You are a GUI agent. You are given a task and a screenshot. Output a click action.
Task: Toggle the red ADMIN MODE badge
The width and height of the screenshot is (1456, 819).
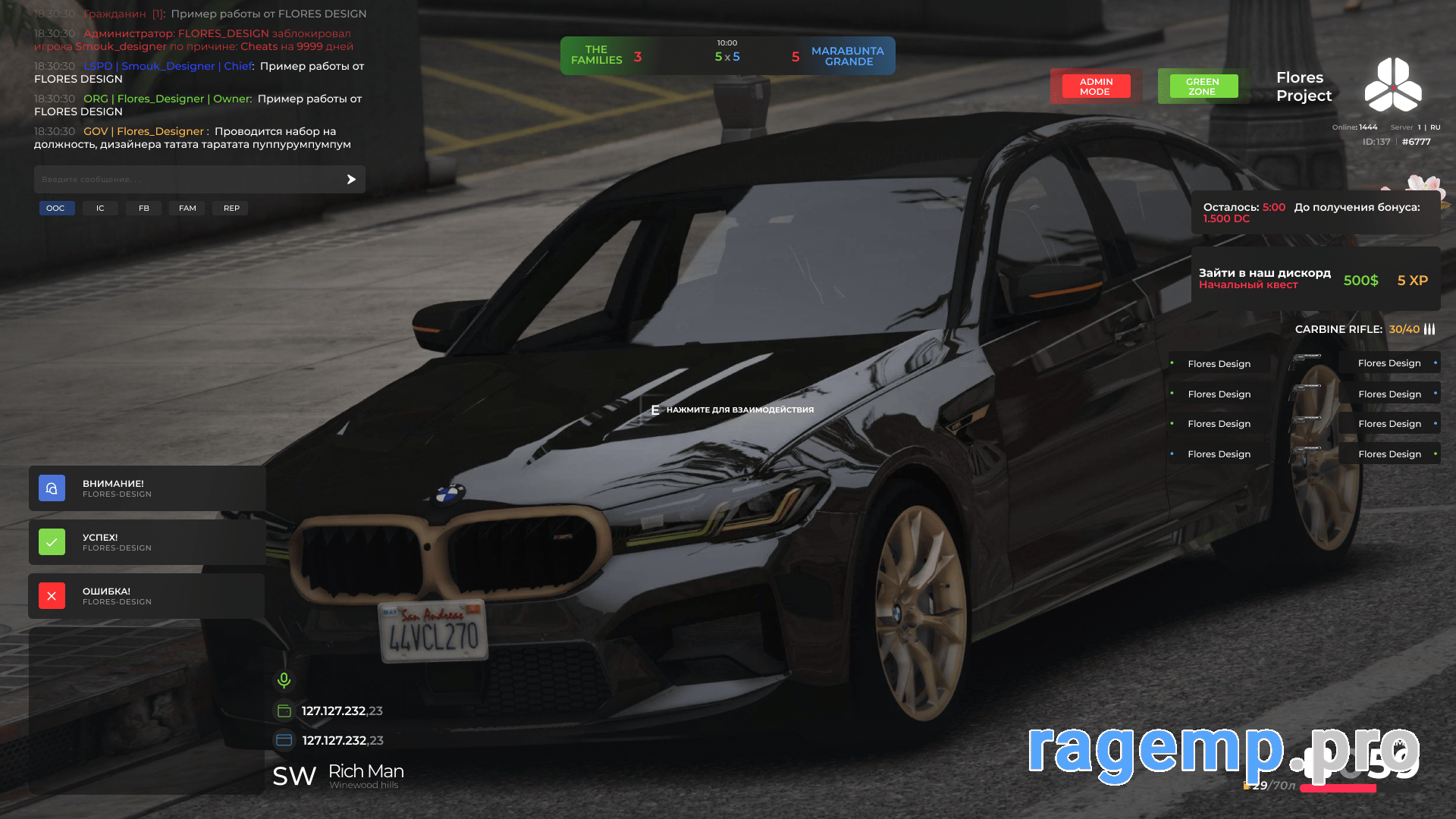(x=1095, y=86)
